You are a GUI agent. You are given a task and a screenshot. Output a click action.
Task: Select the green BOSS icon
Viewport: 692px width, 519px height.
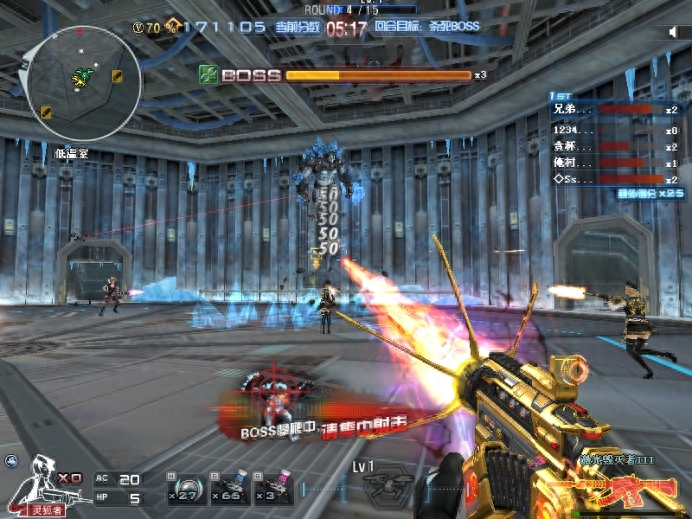(208, 74)
